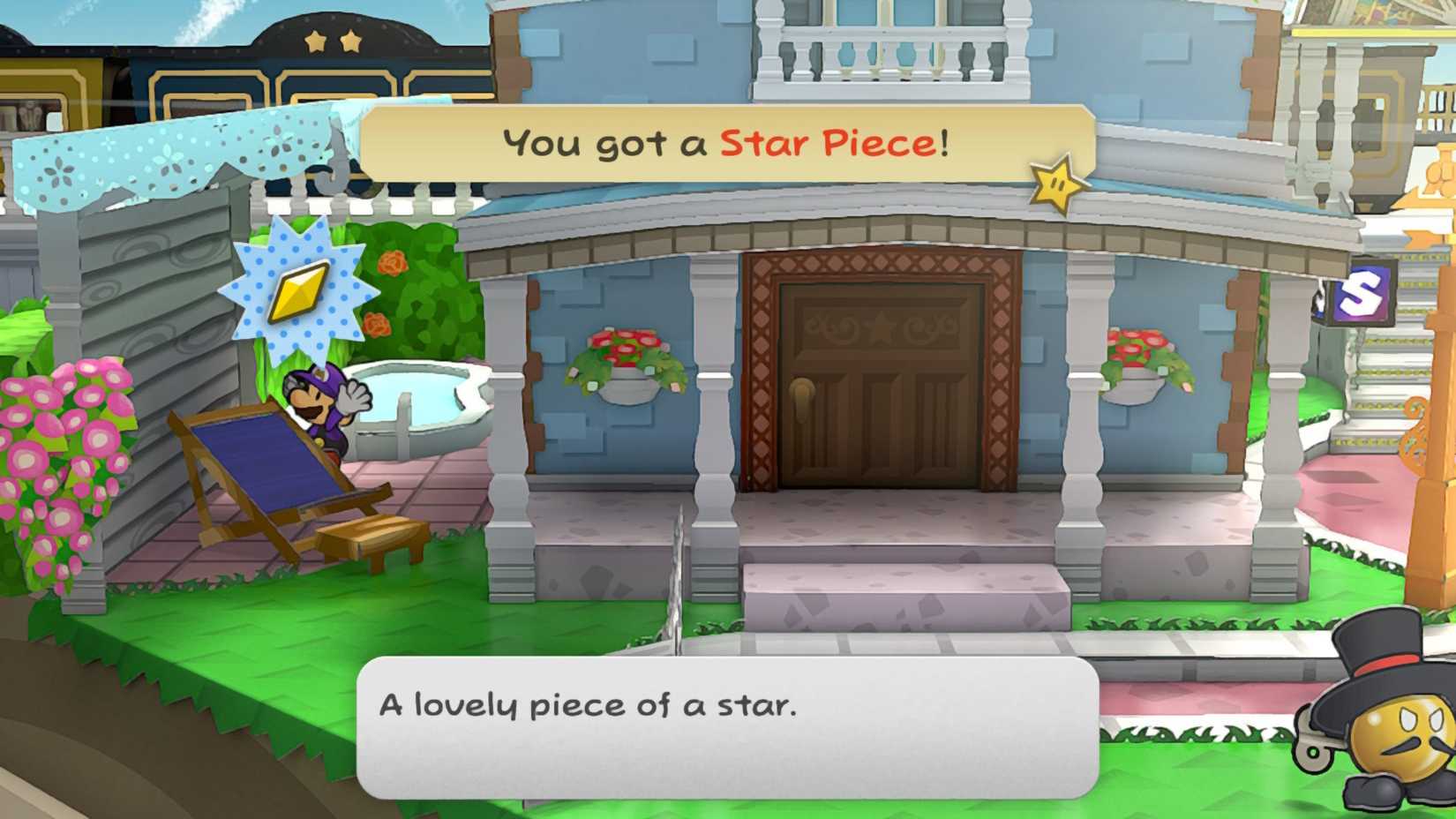1456x819 pixels.
Task: Click the left hanging flower basket
Action: point(627,357)
